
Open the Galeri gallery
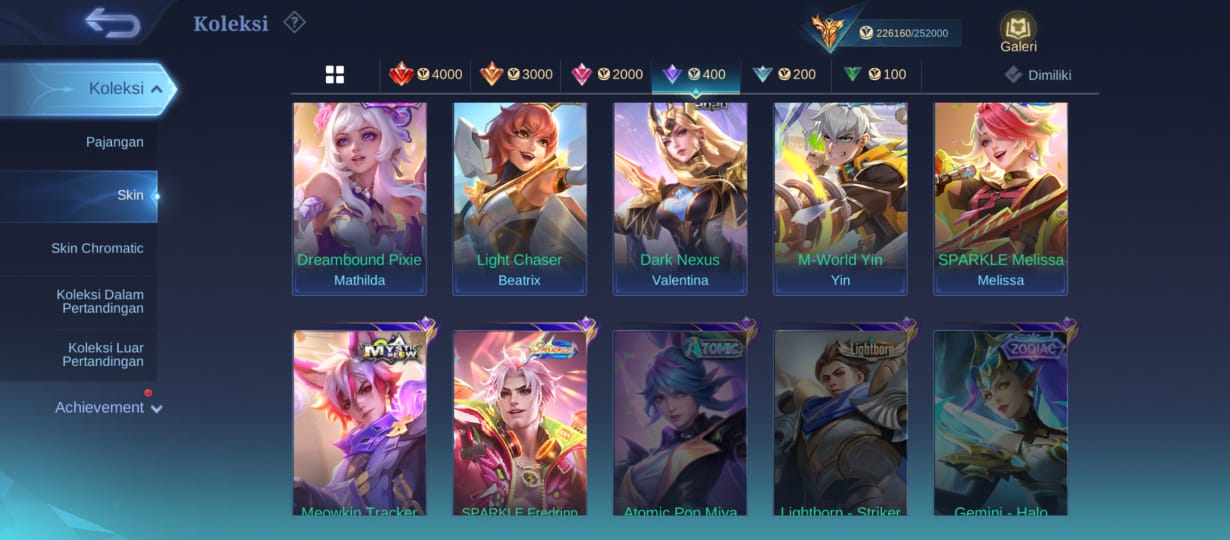(x=1018, y=31)
